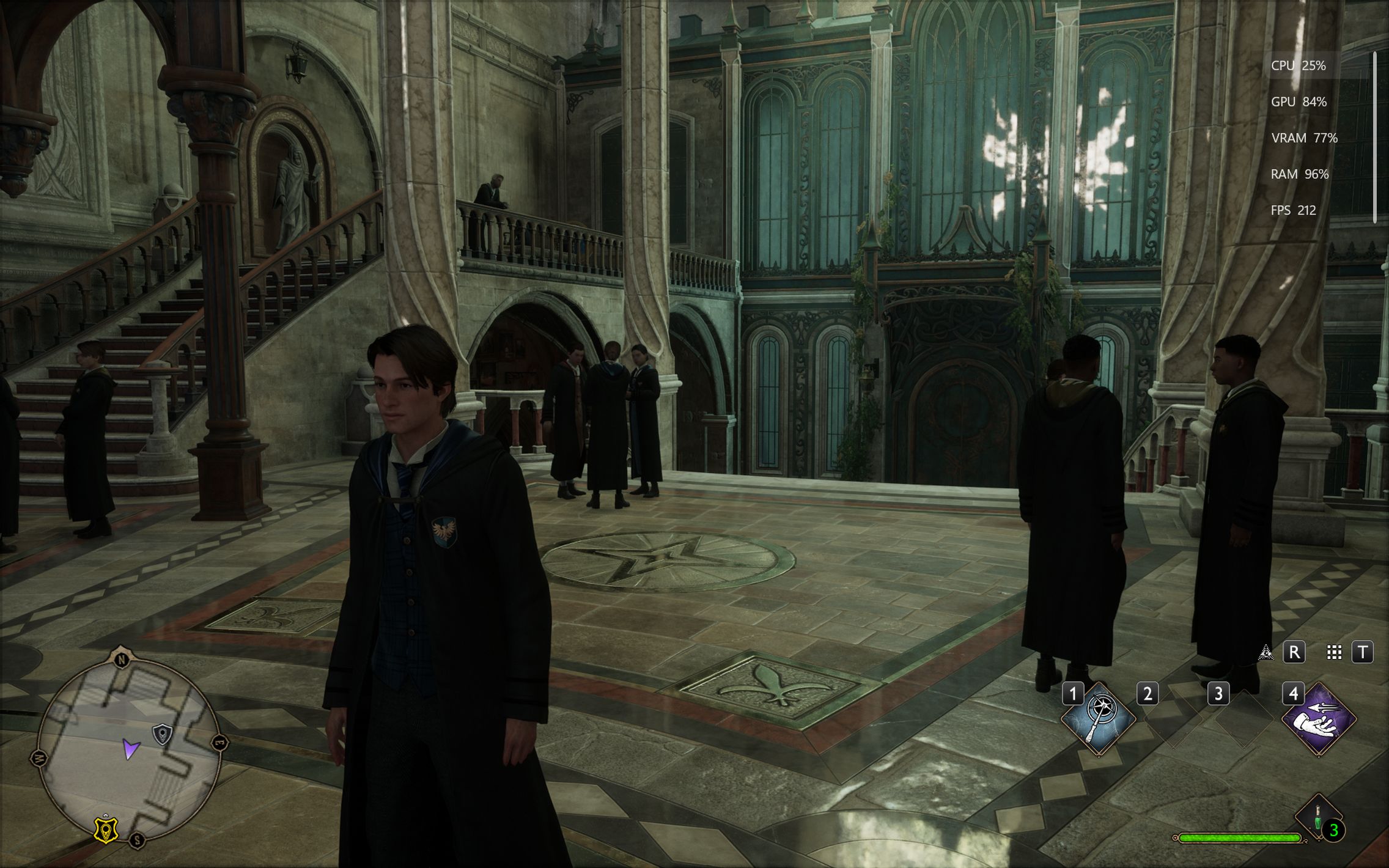Viewport: 1389px width, 868px height.
Task: Select the yellow quest marker on minimap
Action: coord(106,829)
